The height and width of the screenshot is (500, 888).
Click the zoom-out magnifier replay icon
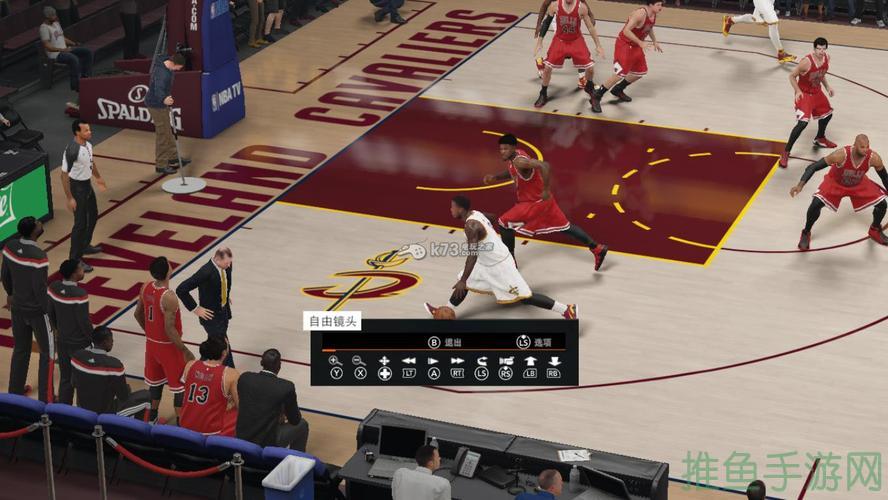(x=360, y=360)
